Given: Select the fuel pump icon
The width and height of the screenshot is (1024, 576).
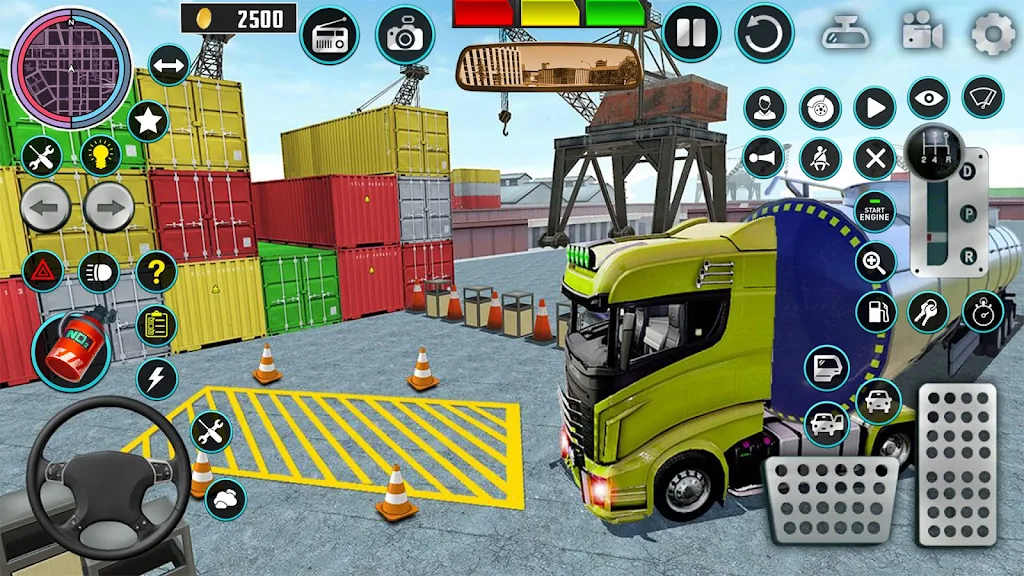Looking at the screenshot, I should (x=876, y=312).
